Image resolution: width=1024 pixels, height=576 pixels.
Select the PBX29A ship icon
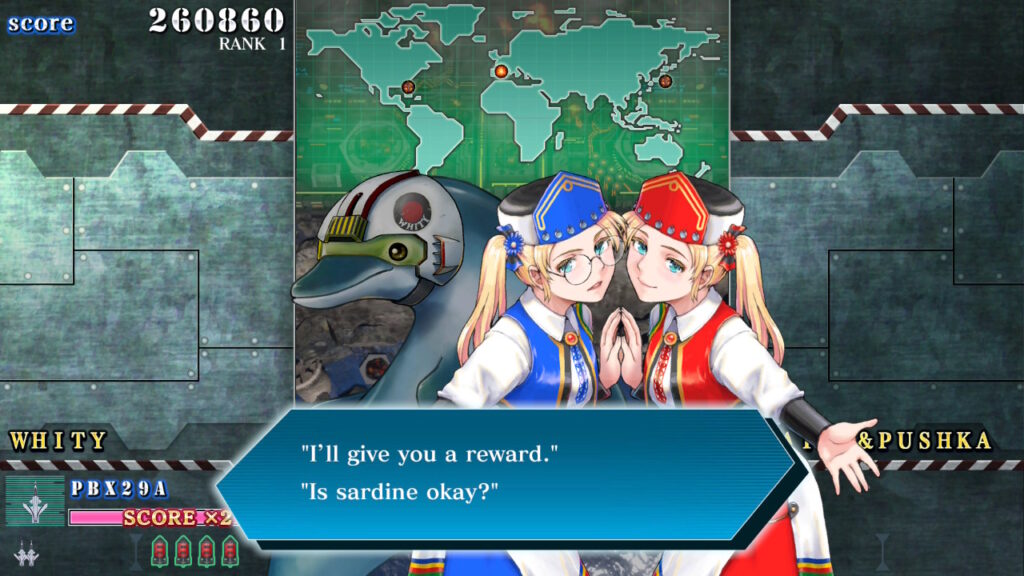[34, 501]
